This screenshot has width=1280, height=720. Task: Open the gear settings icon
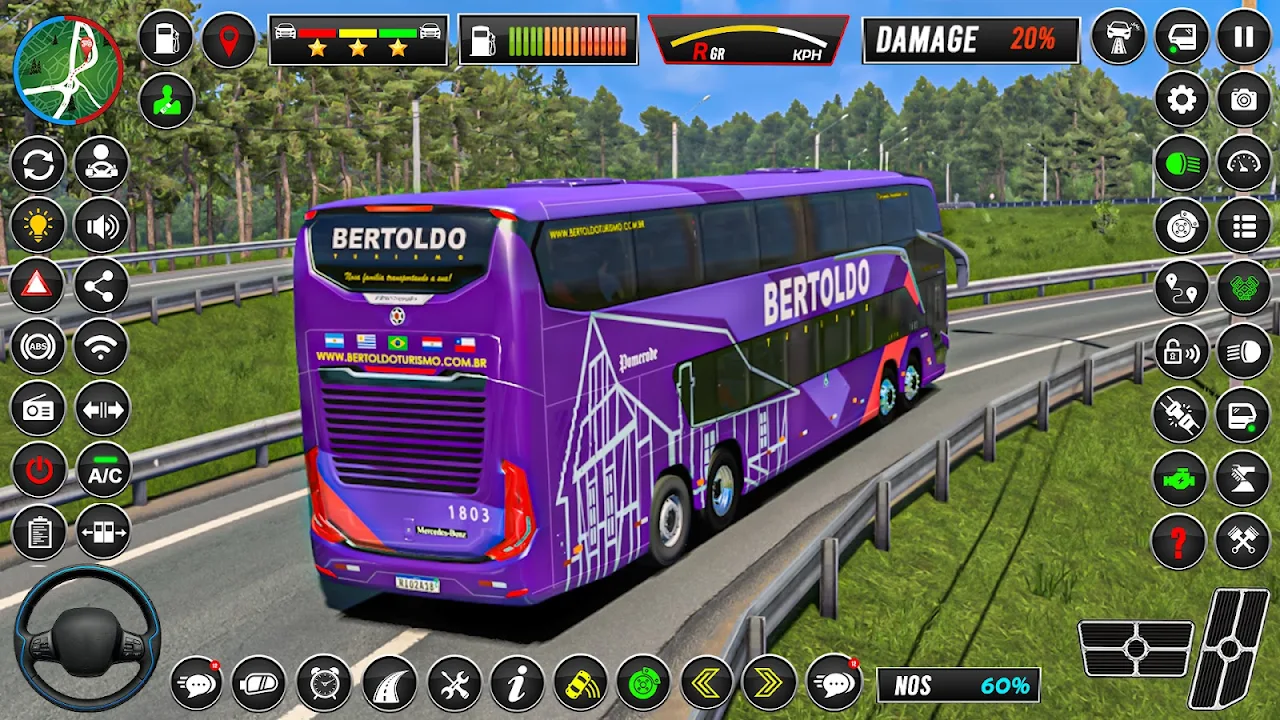[1182, 100]
